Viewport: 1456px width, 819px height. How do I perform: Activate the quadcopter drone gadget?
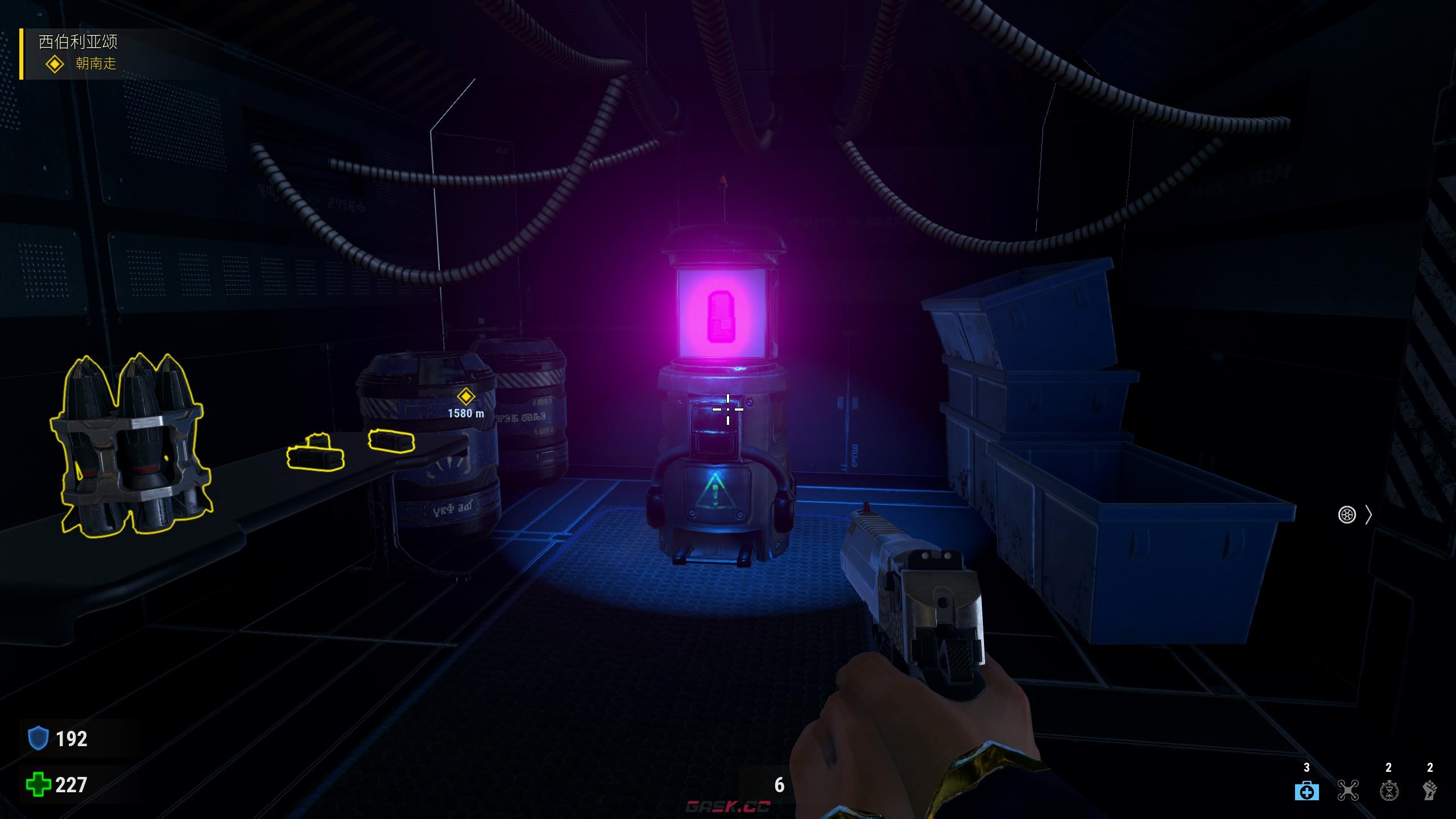[1348, 791]
